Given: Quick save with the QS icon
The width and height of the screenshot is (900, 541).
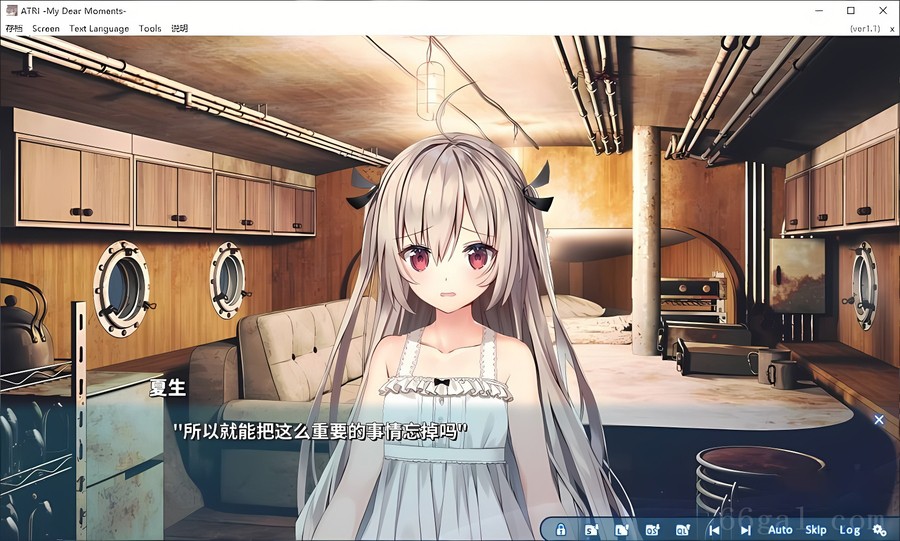Looking at the screenshot, I should tap(652, 530).
